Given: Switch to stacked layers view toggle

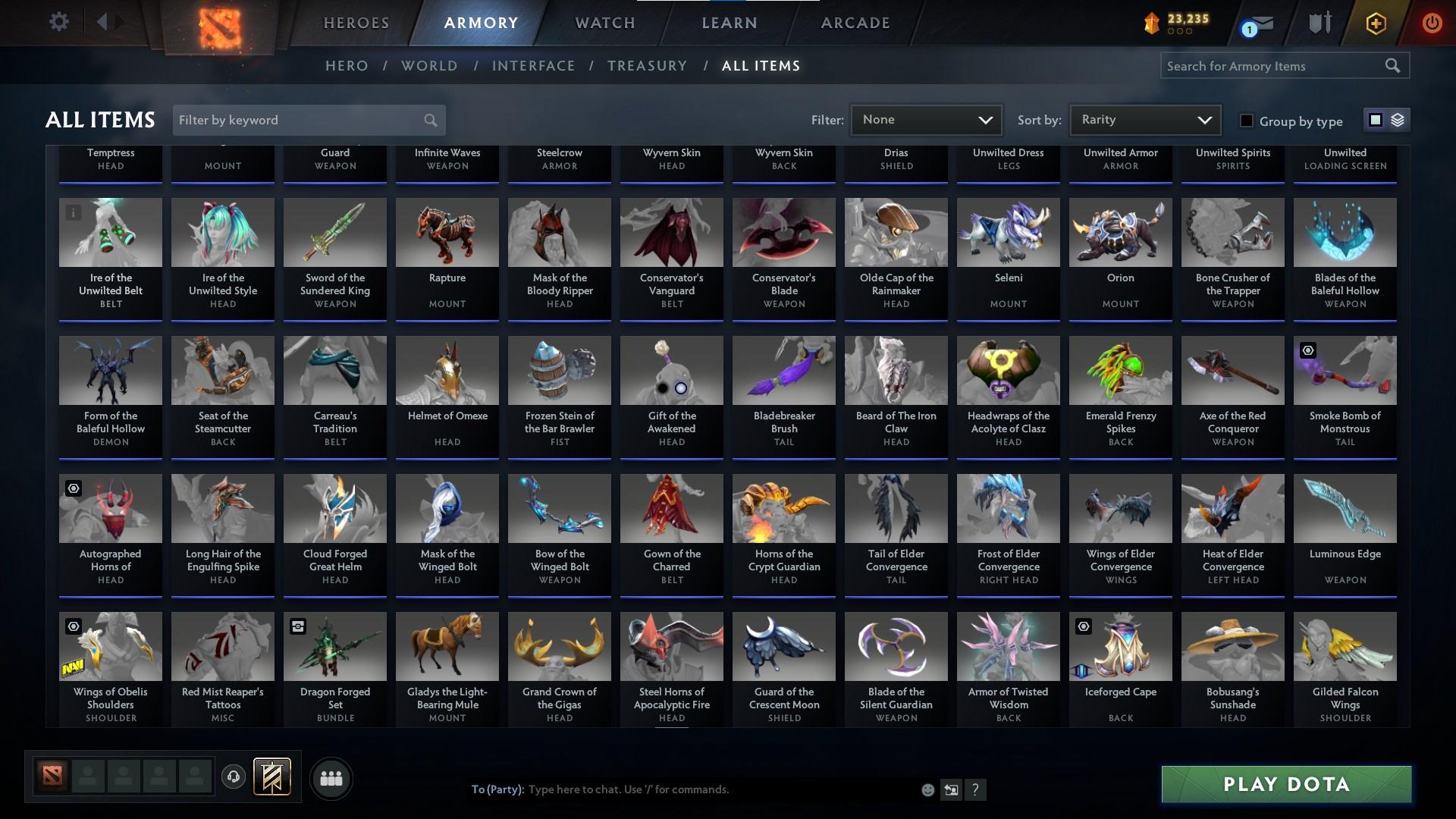Looking at the screenshot, I should [x=1396, y=120].
